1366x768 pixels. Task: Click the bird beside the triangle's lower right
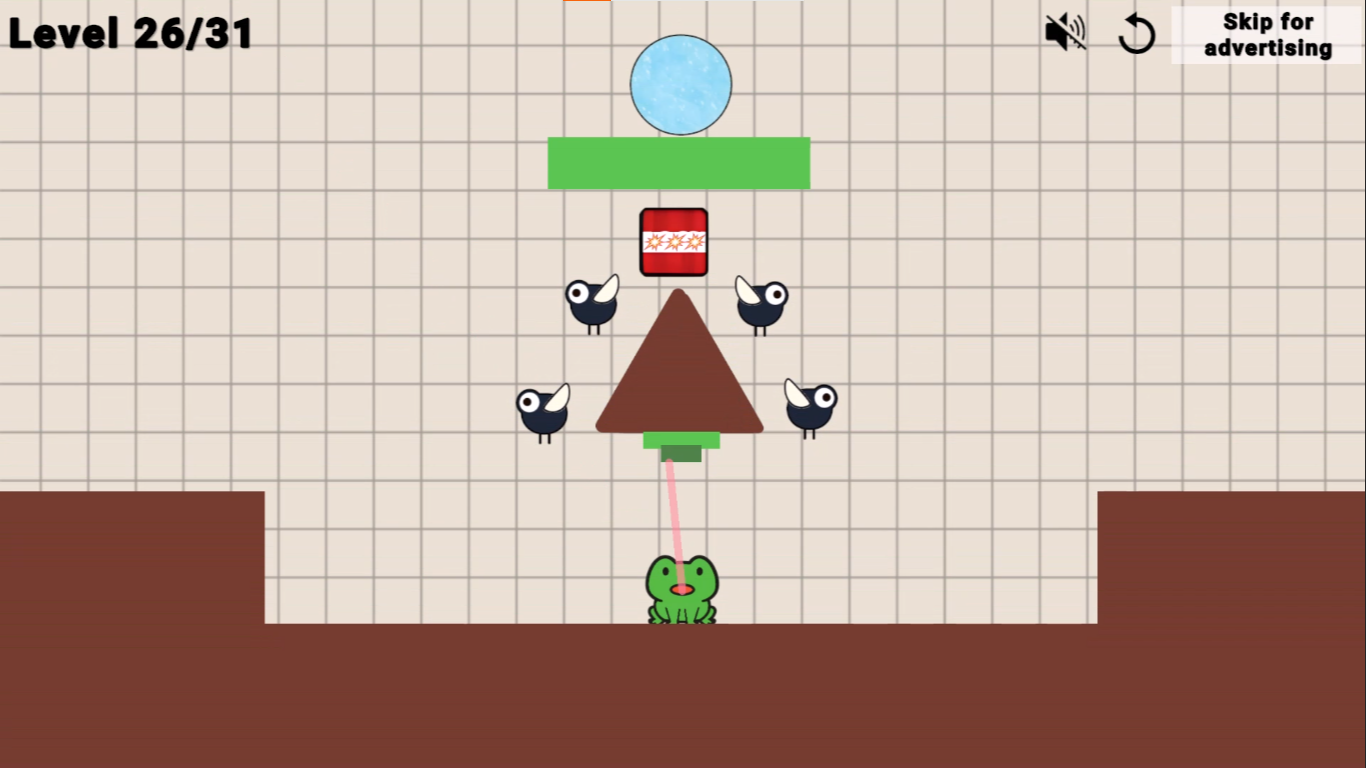point(808,408)
